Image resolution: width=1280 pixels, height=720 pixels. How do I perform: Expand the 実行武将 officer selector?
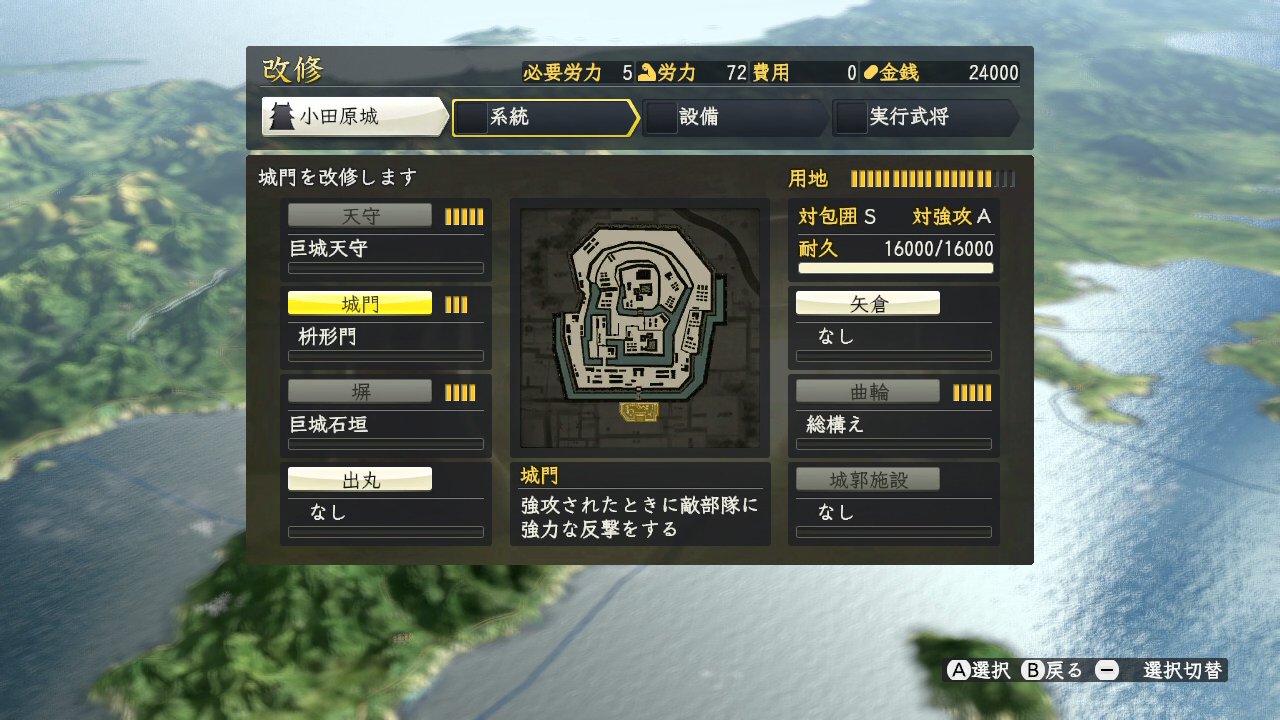[1014, 118]
